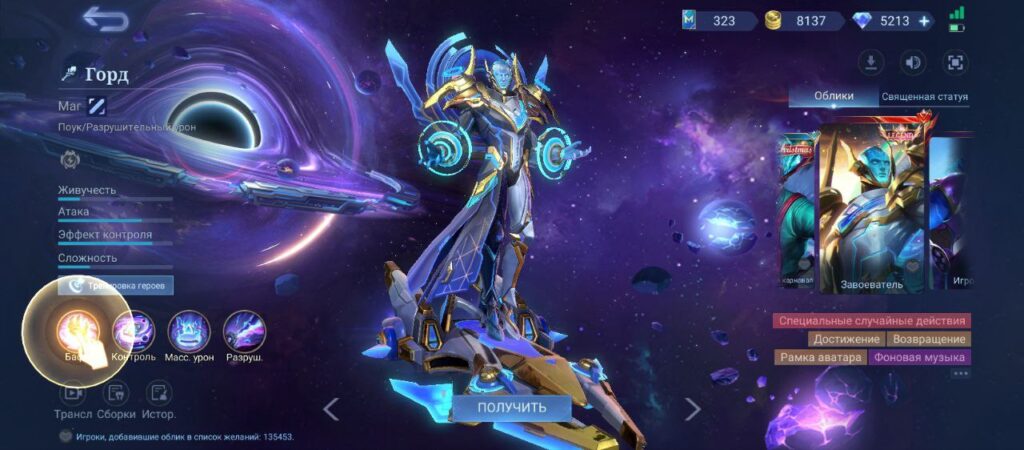Toggle the sound speaker icon
1024x450 pixels.
913,63
